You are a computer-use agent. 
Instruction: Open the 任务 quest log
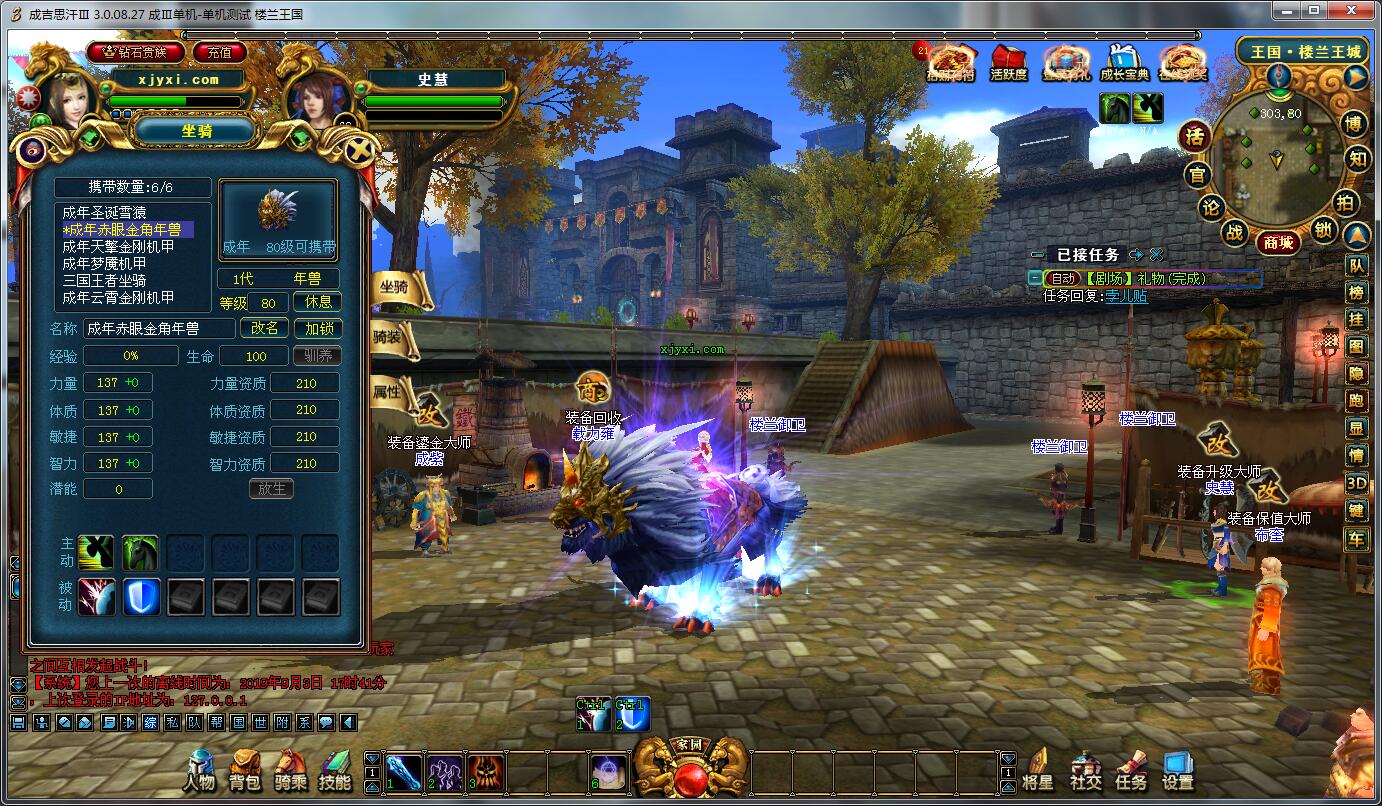(x=1131, y=771)
